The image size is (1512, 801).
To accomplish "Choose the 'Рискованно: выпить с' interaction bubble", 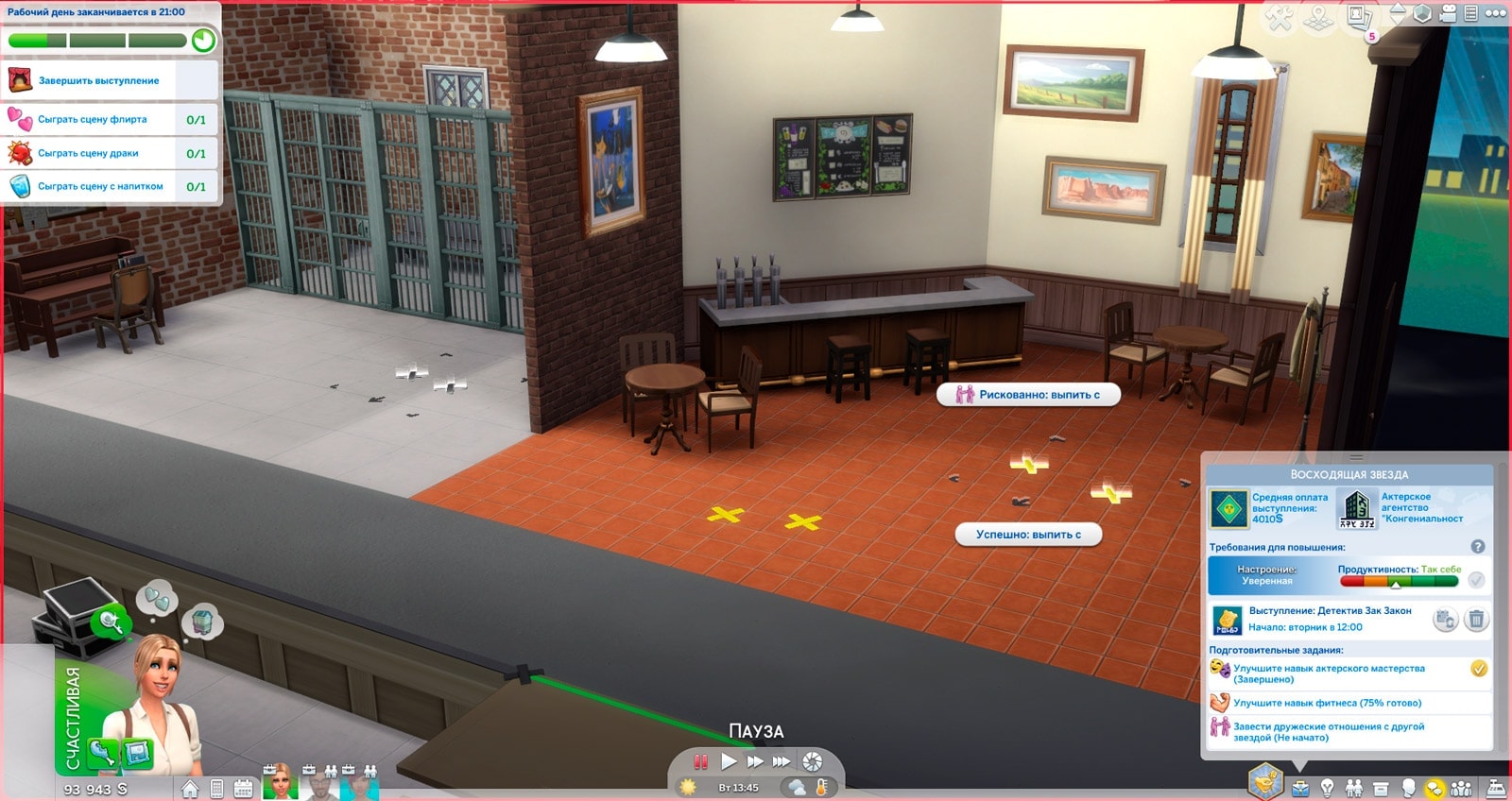I will click(x=1029, y=395).
